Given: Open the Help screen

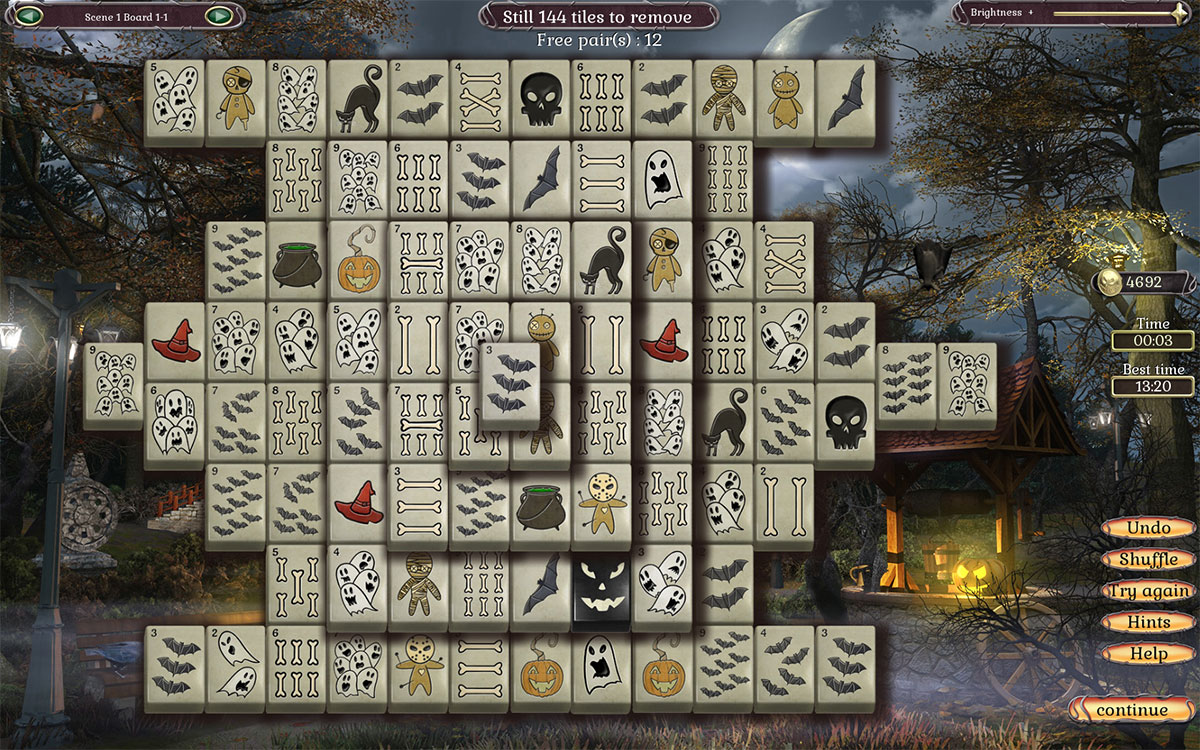Looking at the screenshot, I should (1148, 654).
